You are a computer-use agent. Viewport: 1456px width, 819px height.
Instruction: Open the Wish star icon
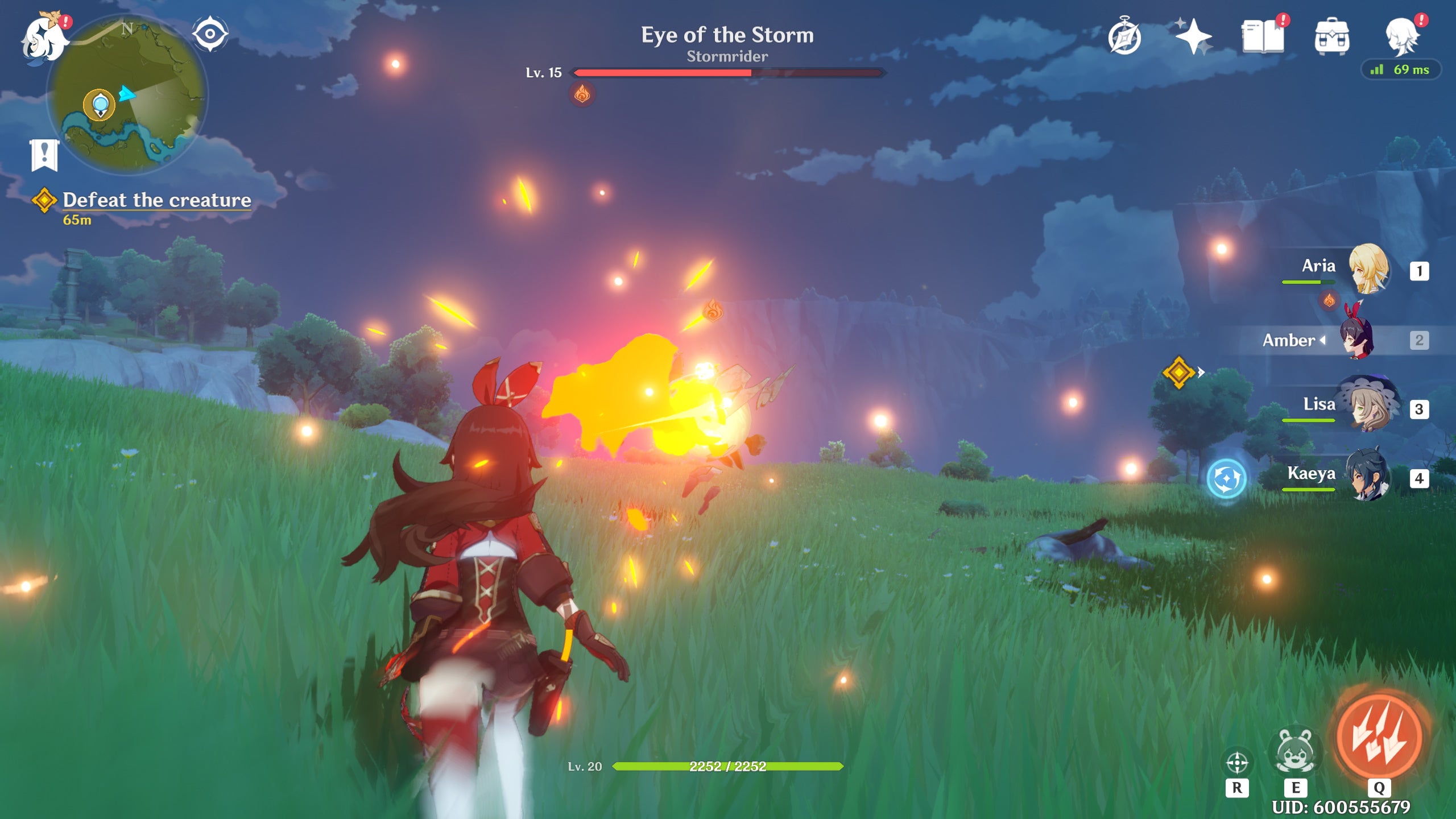click(1194, 35)
